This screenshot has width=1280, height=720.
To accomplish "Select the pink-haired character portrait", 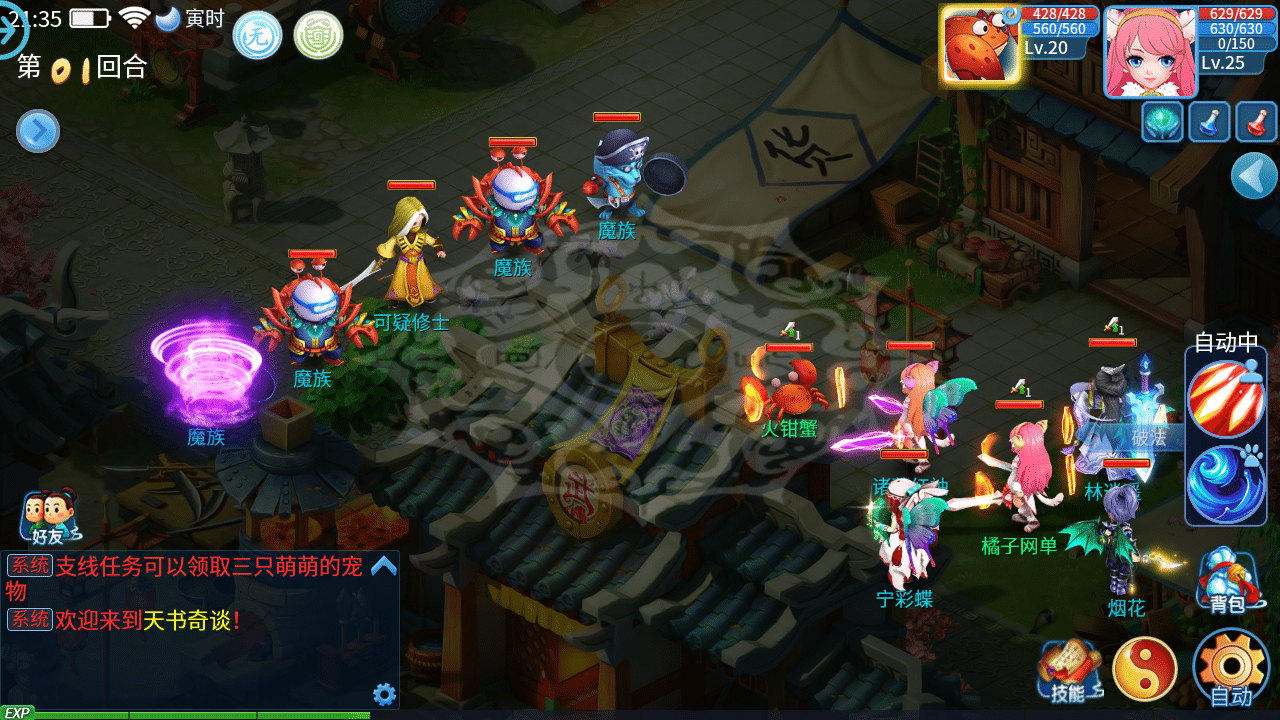I will [1150, 52].
